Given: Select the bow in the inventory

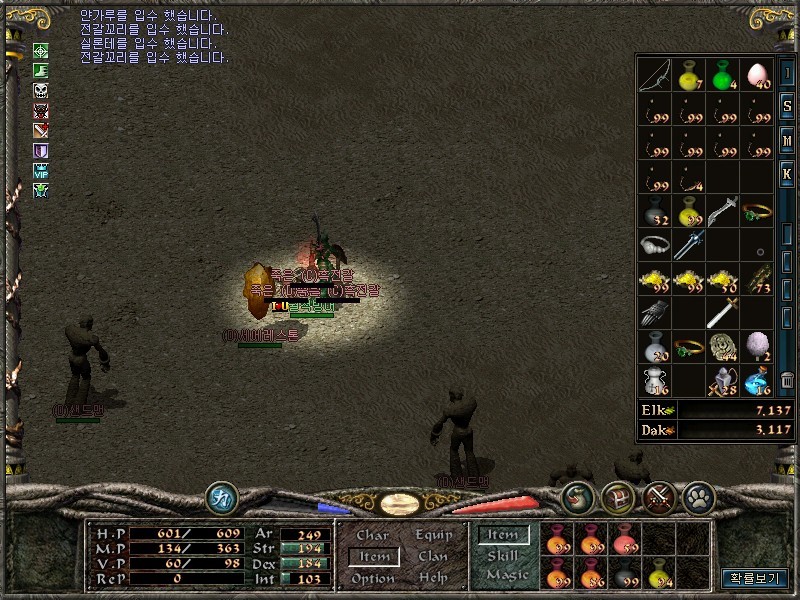Looking at the screenshot, I should click(654, 75).
